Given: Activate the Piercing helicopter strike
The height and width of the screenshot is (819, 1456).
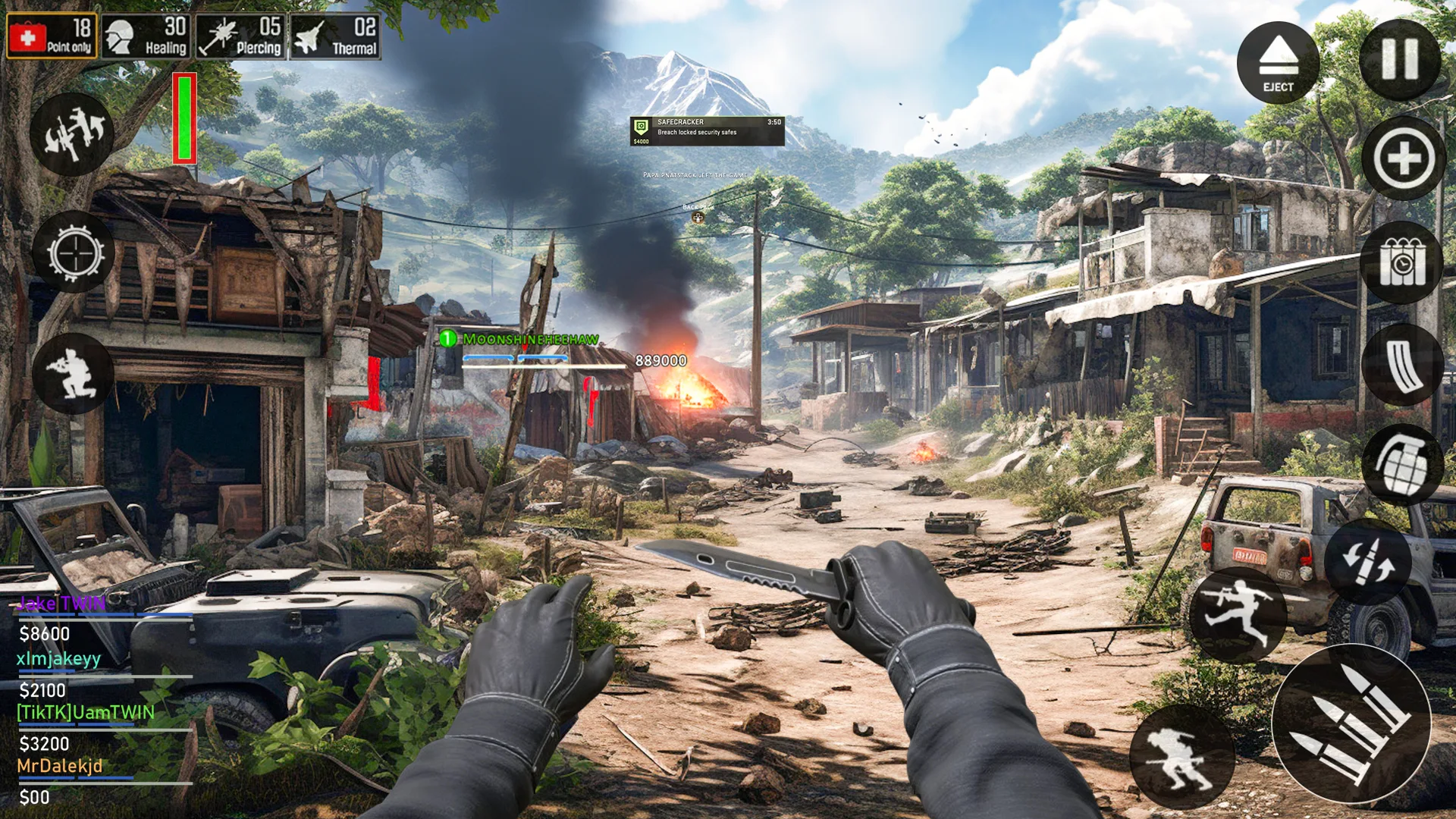Looking at the screenshot, I should click(x=240, y=36).
